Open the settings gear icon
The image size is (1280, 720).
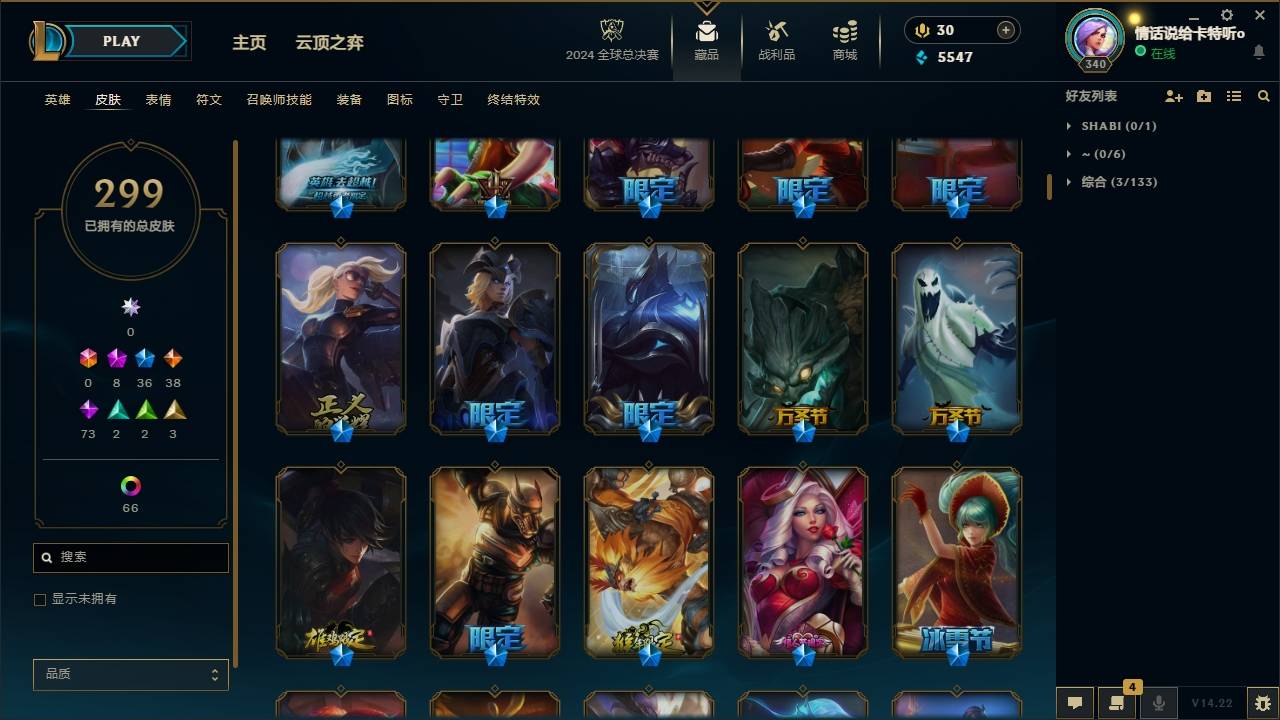[1226, 15]
